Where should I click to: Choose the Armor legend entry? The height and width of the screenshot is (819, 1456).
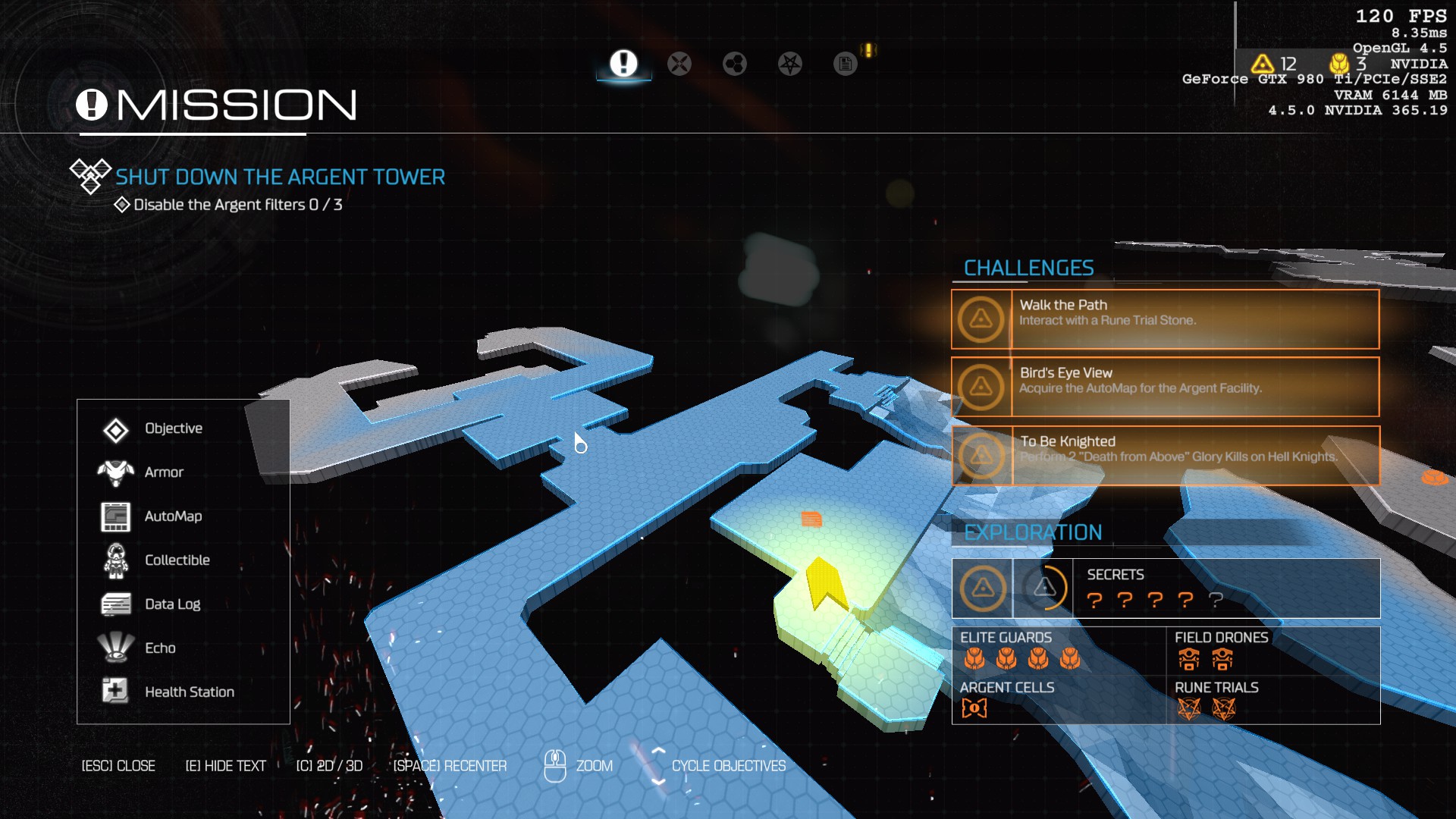(x=164, y=472)
